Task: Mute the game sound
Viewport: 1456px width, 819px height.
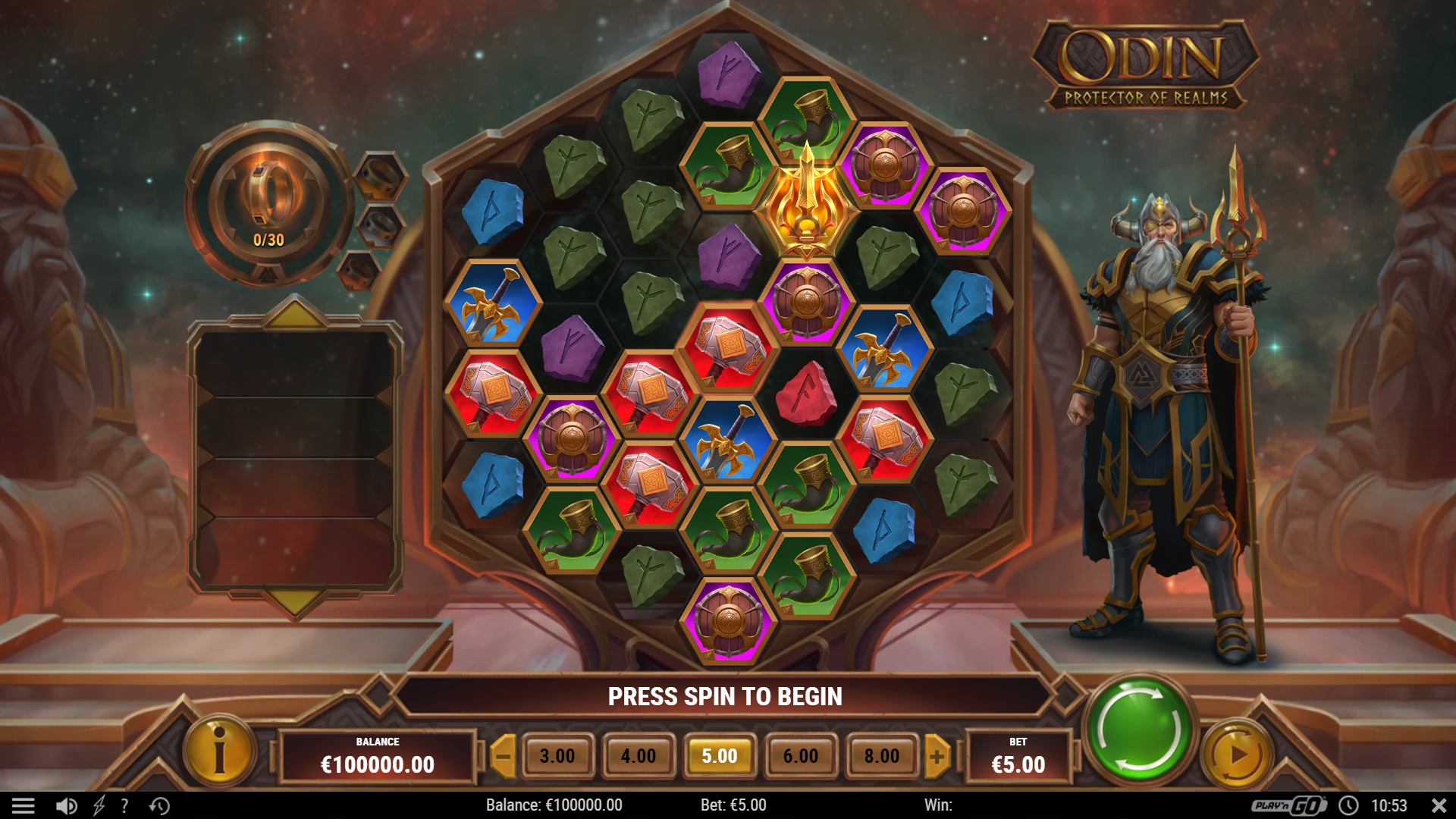Action: 67,805
